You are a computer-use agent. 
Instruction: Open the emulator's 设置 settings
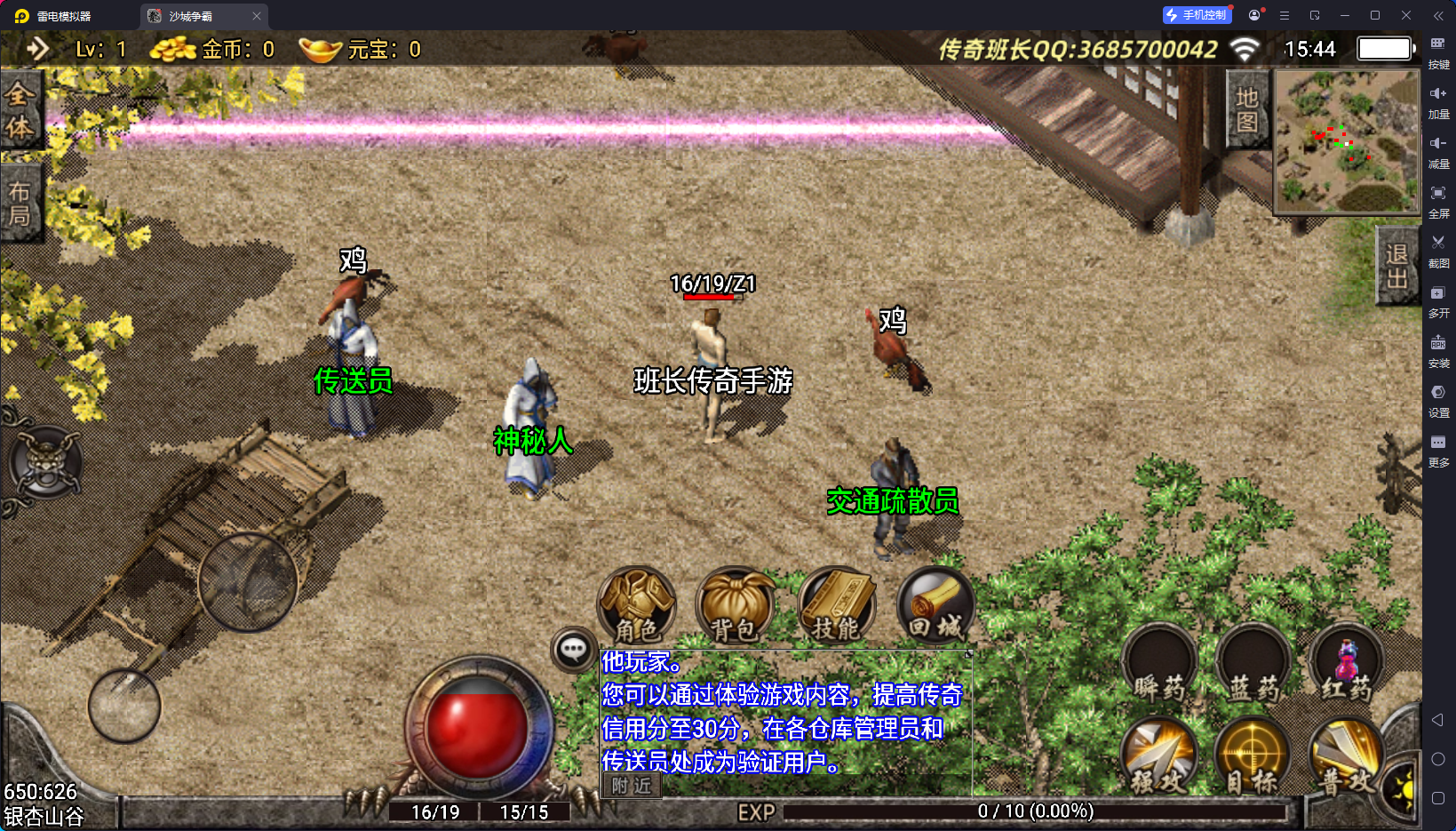(1438, 398)
